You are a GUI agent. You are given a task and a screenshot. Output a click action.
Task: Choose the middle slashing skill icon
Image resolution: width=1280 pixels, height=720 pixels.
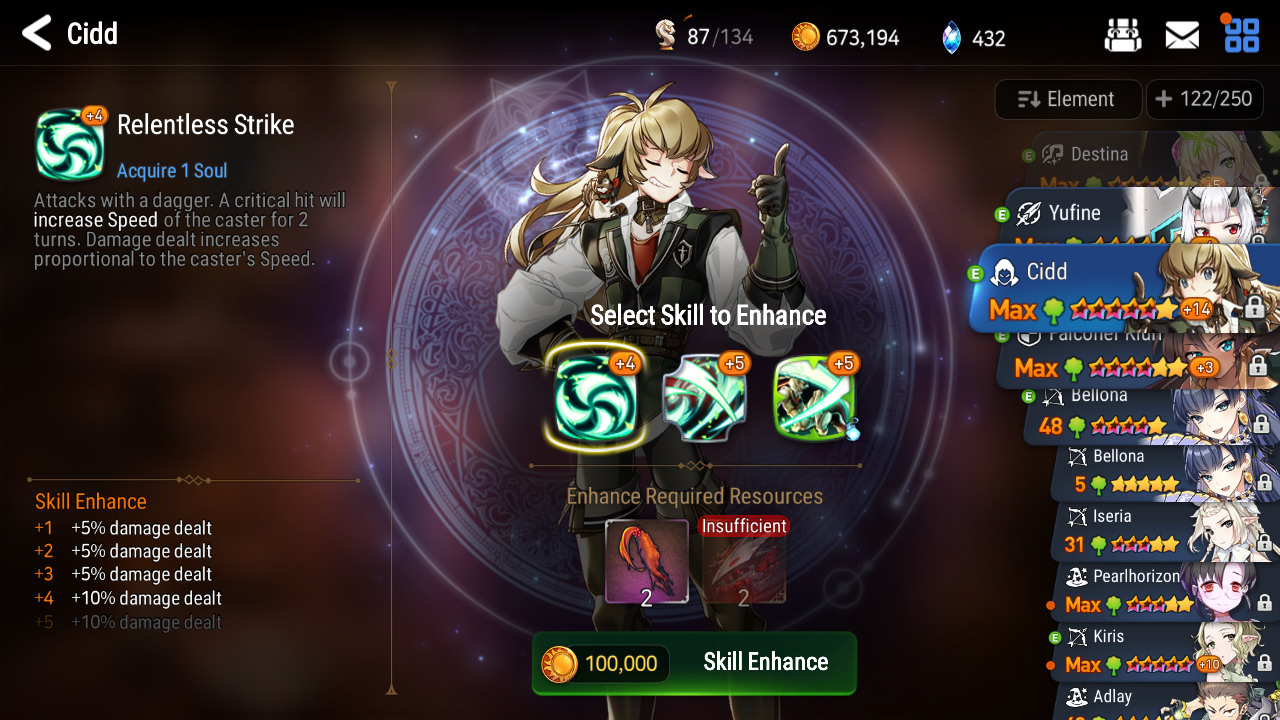point(706,399)
